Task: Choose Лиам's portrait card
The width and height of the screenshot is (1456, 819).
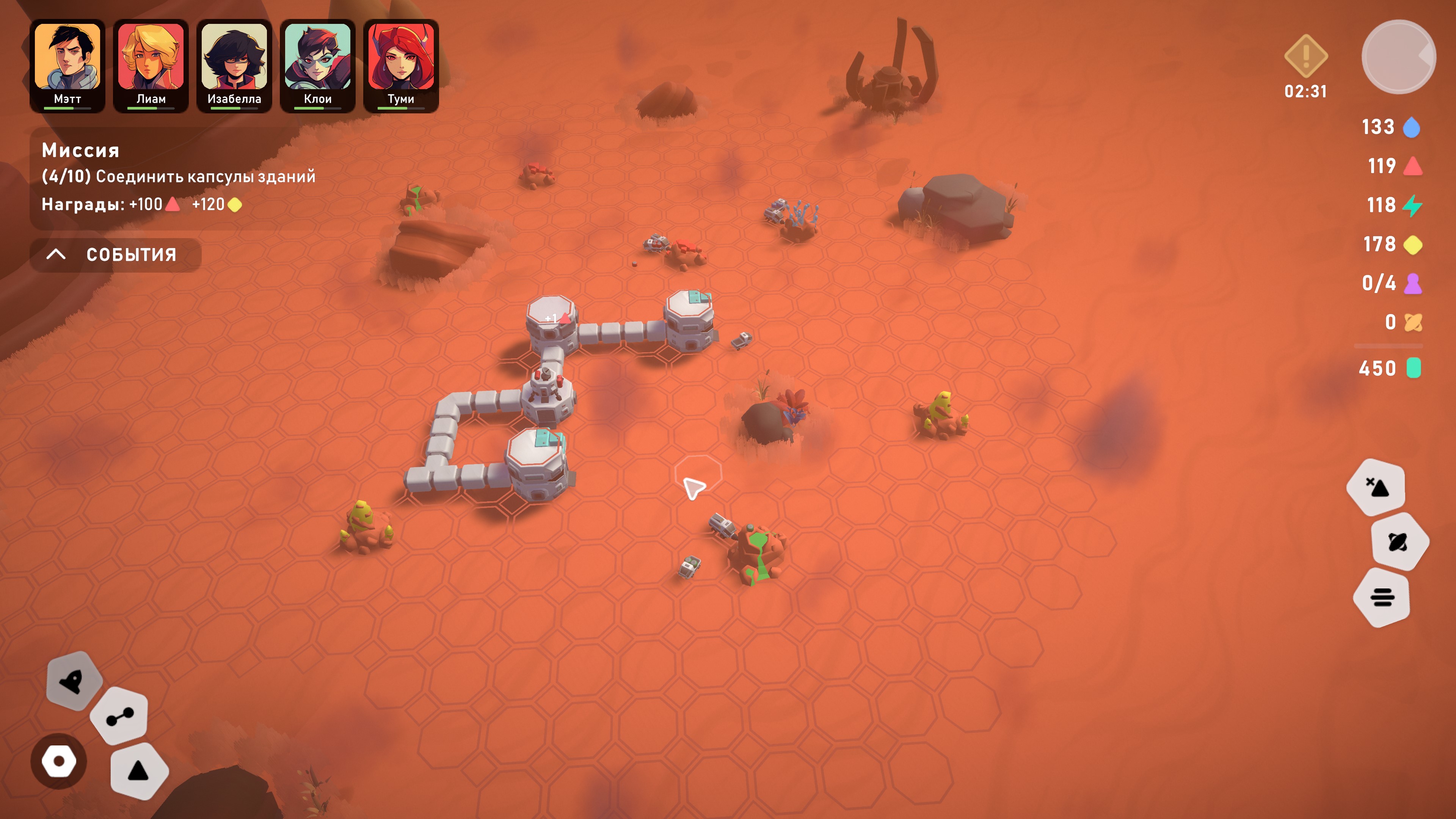Action: [151, 65]
